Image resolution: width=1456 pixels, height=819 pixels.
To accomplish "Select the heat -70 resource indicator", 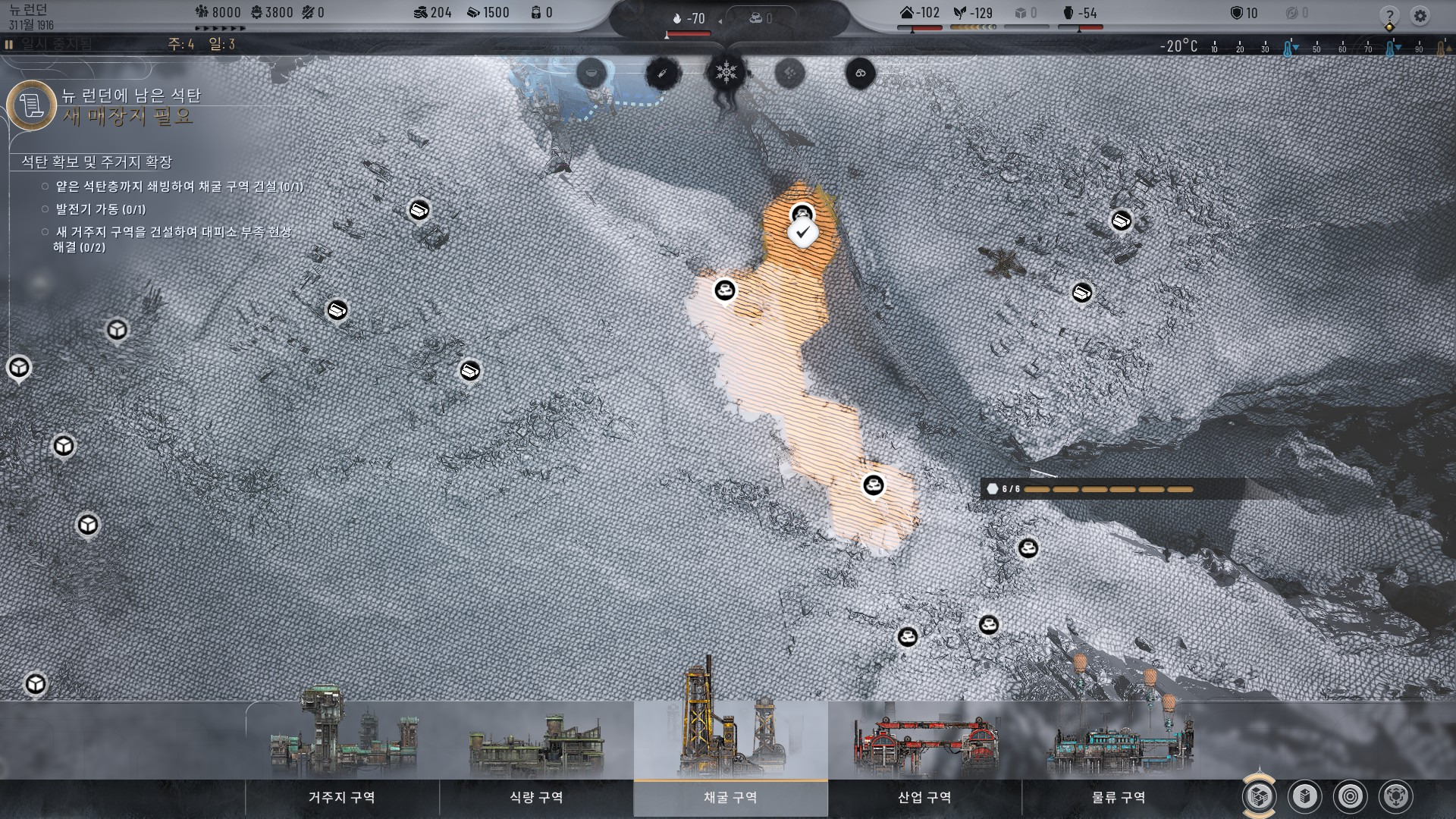I will pos(689,18).
